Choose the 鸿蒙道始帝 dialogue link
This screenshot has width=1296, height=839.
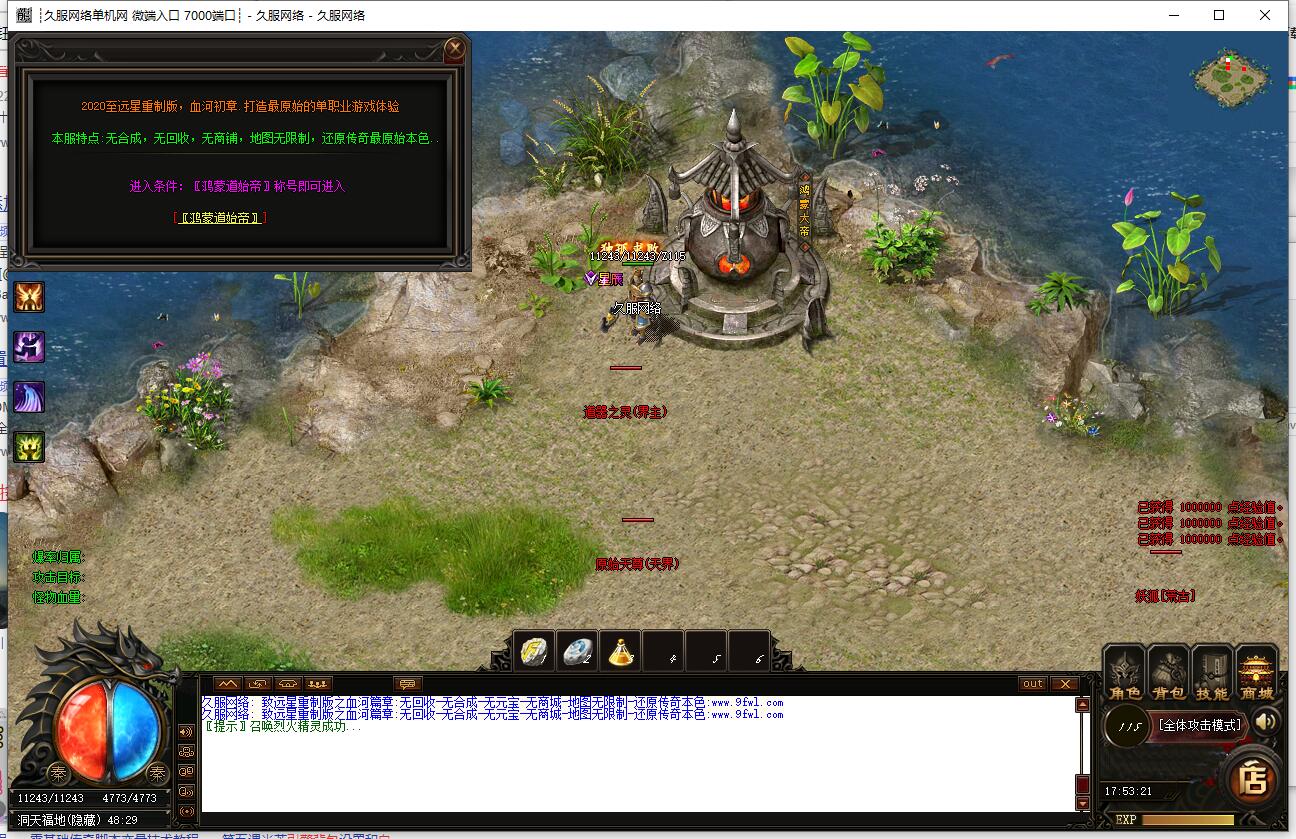pyautogui.click(x=219, y=217)
